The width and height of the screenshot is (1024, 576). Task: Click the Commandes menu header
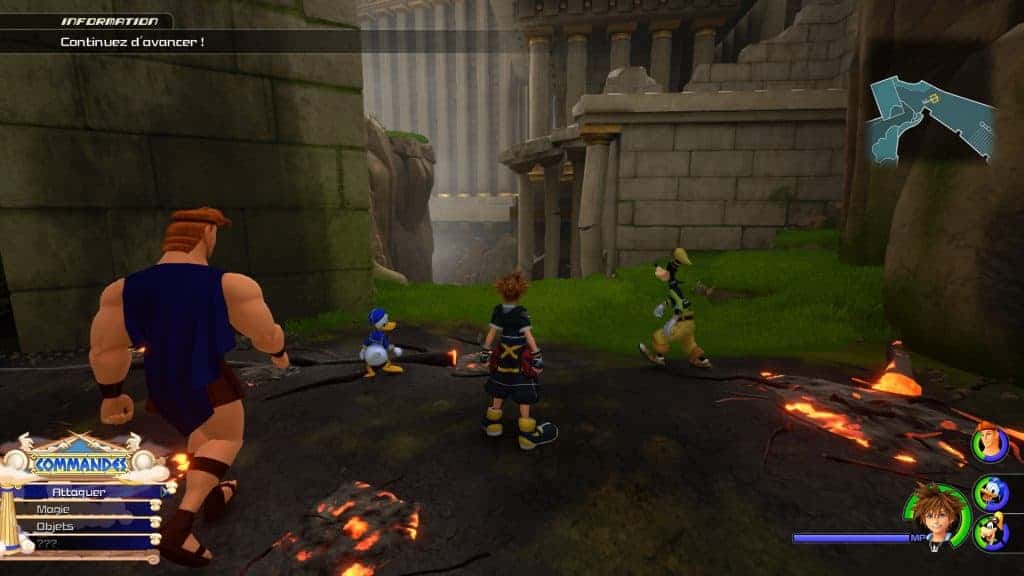pyautogui.click(x=80, y=464)
